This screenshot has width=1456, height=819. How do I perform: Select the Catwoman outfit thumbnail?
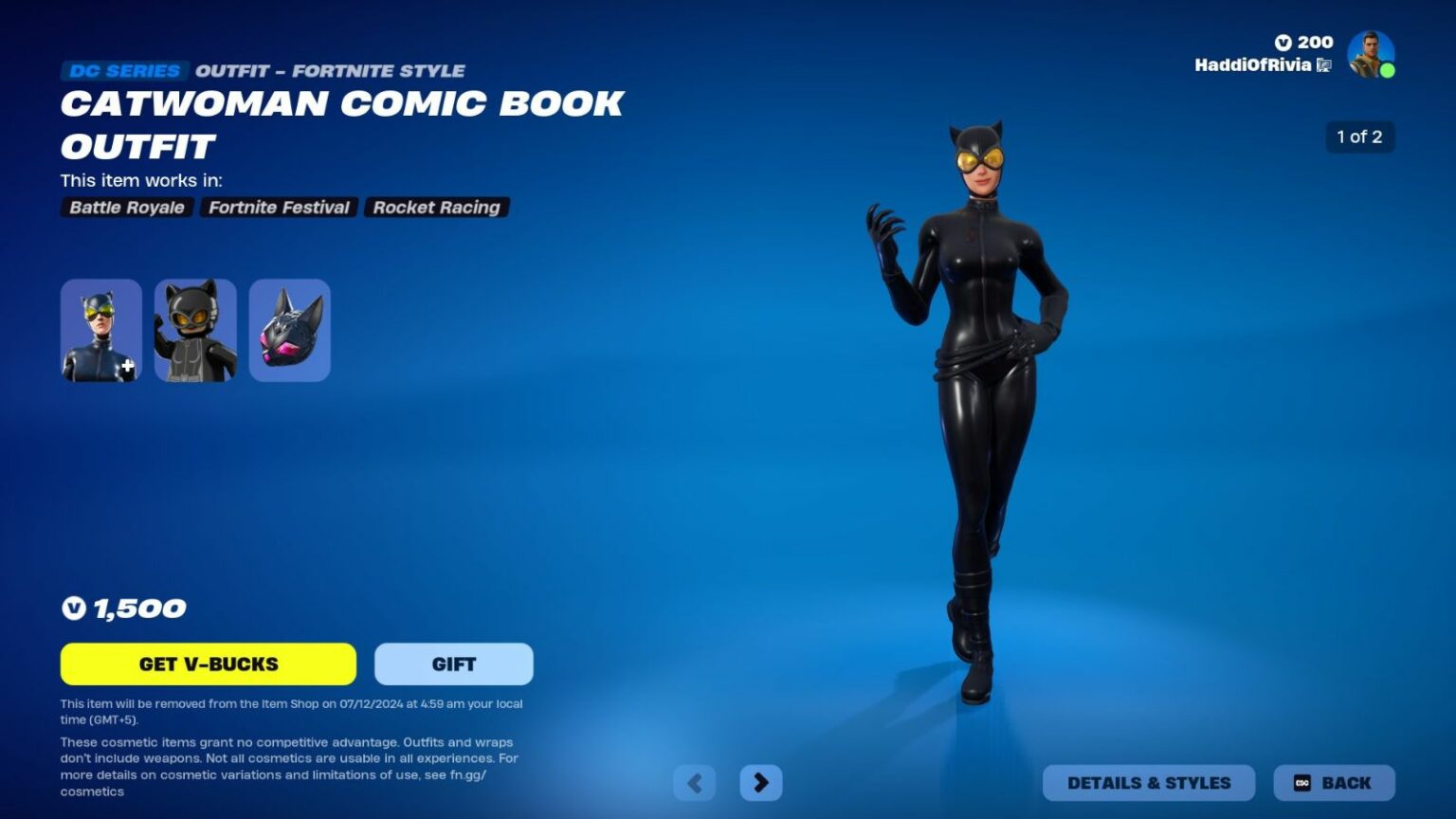[100, 330]
